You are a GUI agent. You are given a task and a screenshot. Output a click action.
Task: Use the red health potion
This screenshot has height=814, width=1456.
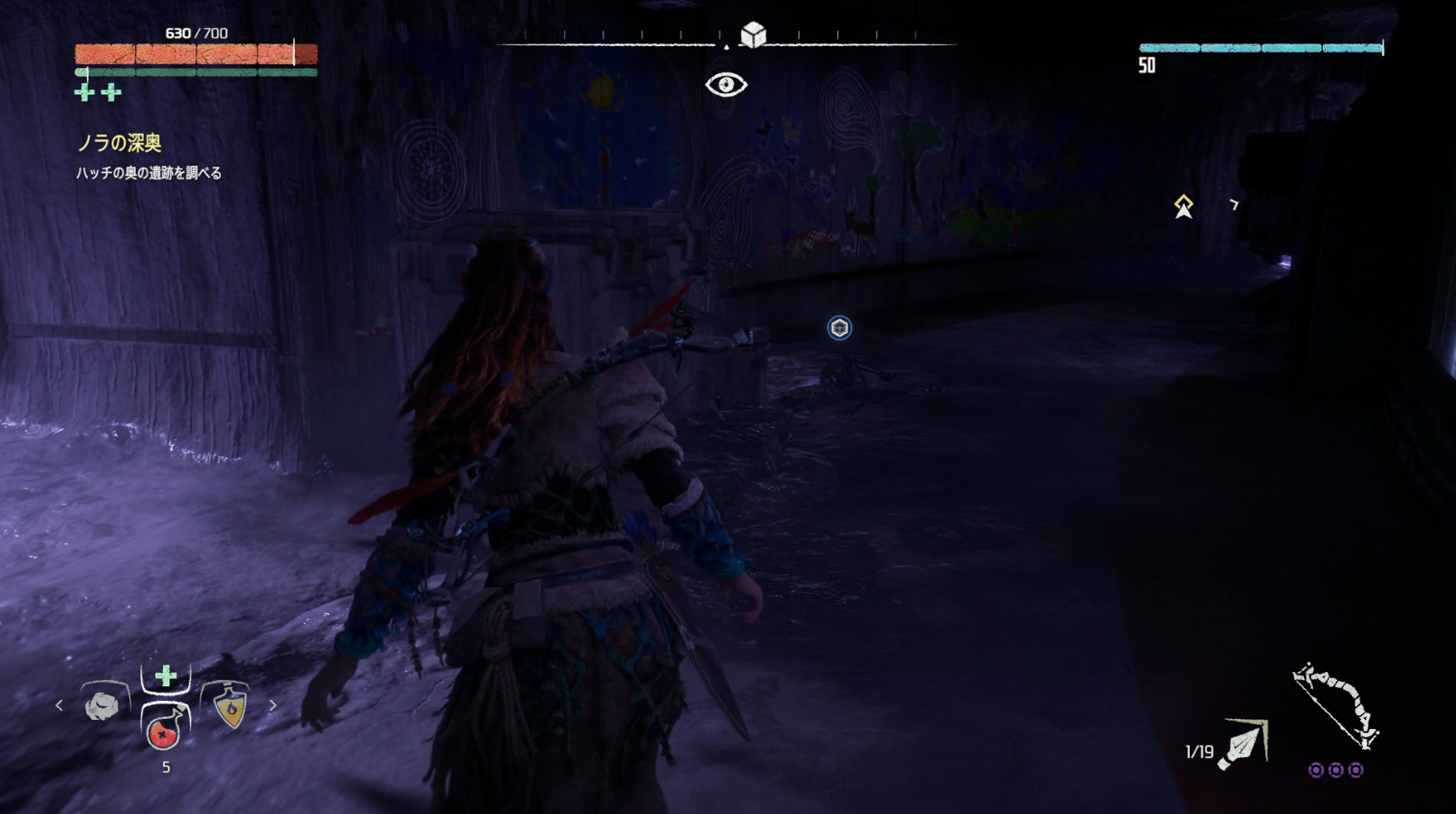pyautogui.click(x=164, y=729)
